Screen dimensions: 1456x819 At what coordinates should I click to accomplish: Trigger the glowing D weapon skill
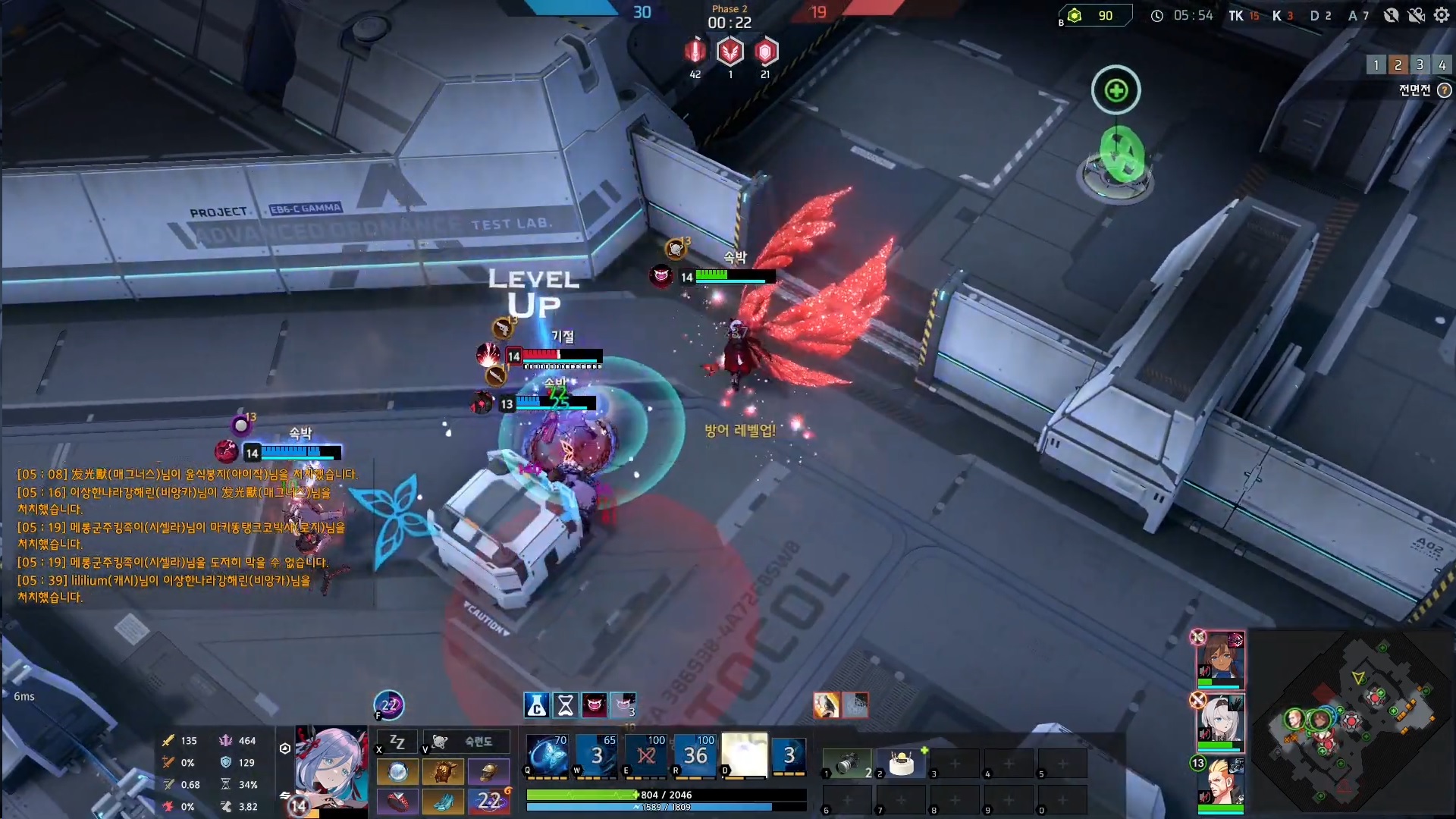pyautogui.click(x=744, y=755)
